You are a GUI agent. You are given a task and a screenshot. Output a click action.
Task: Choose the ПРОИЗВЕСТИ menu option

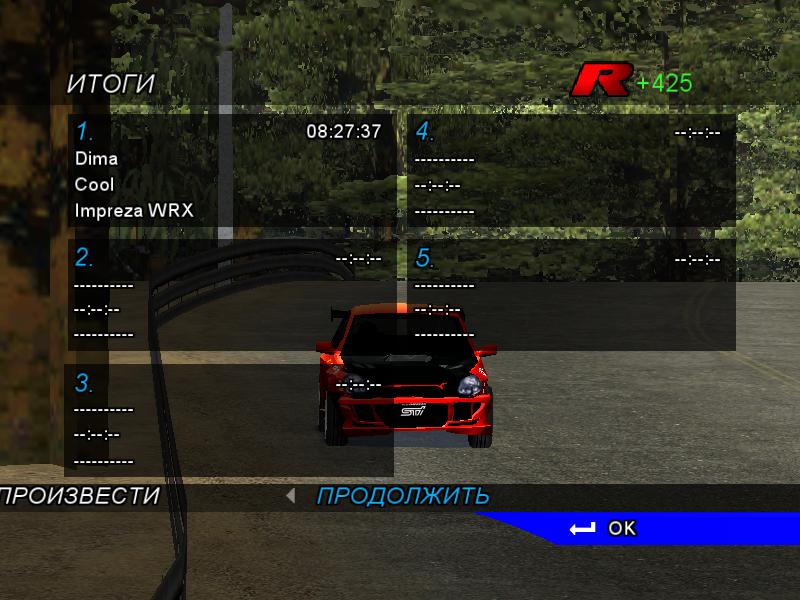point(80,496)
